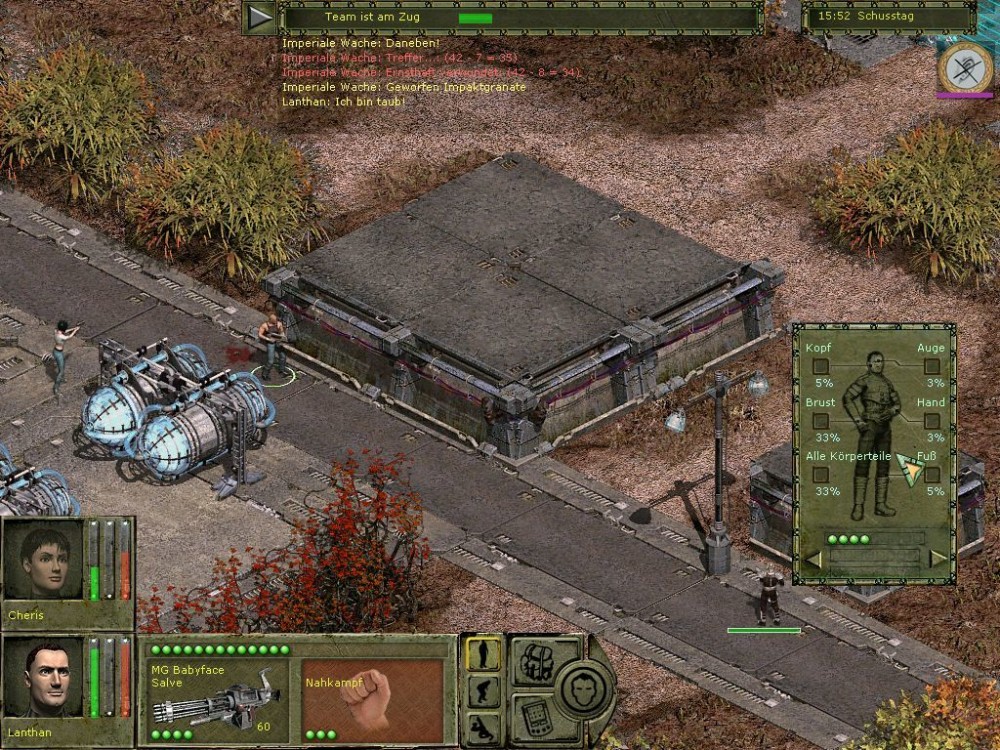
Task: Aim at the Brust checkbox
Action: 820,421
